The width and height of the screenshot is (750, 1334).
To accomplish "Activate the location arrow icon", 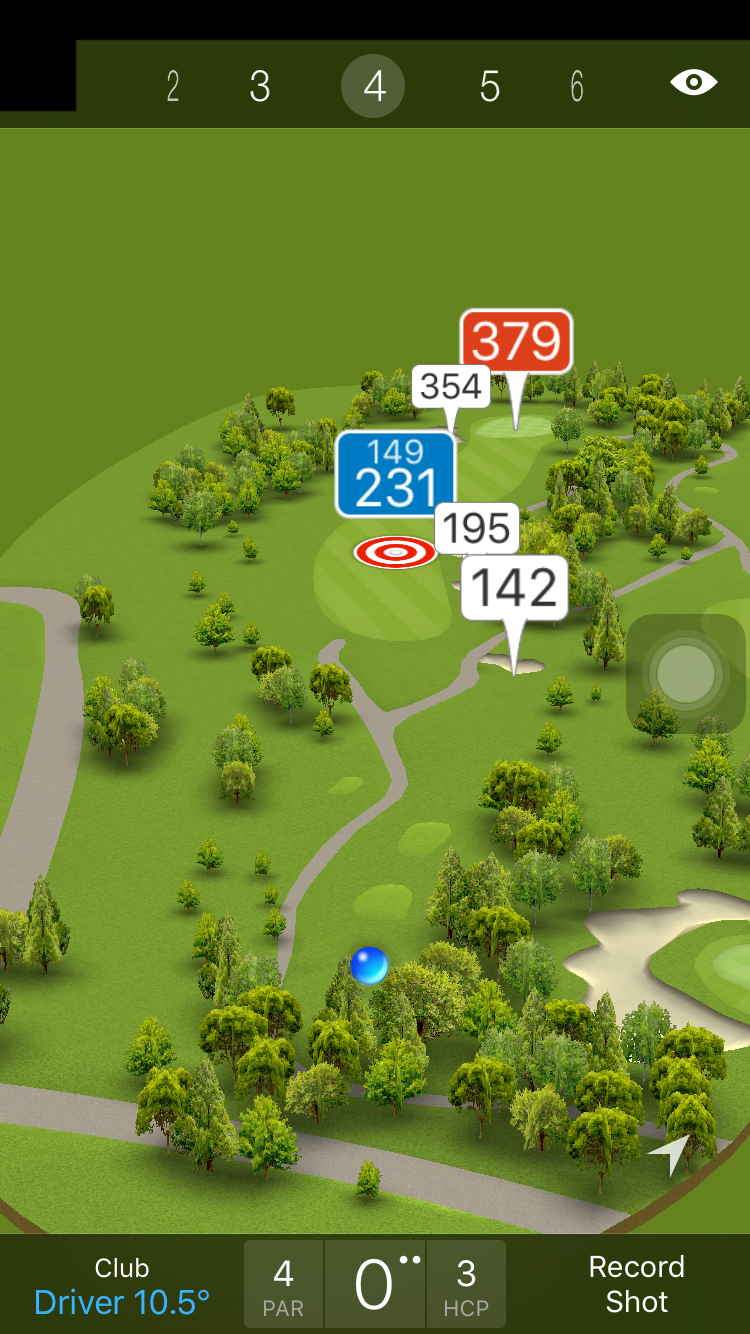I will (x=671, y=1153).
